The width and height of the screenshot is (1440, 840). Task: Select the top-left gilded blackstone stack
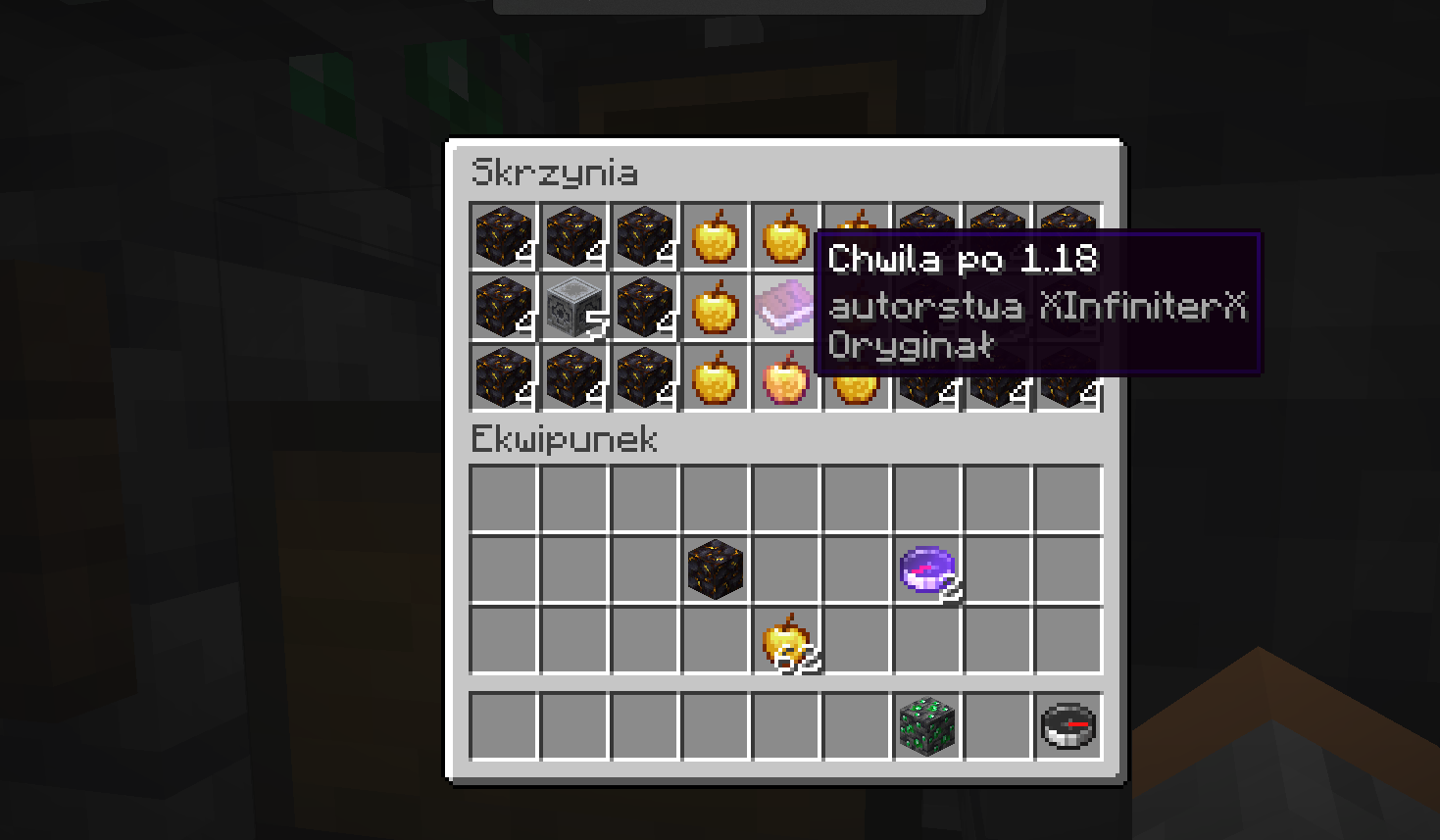click(x=503, y=235)
